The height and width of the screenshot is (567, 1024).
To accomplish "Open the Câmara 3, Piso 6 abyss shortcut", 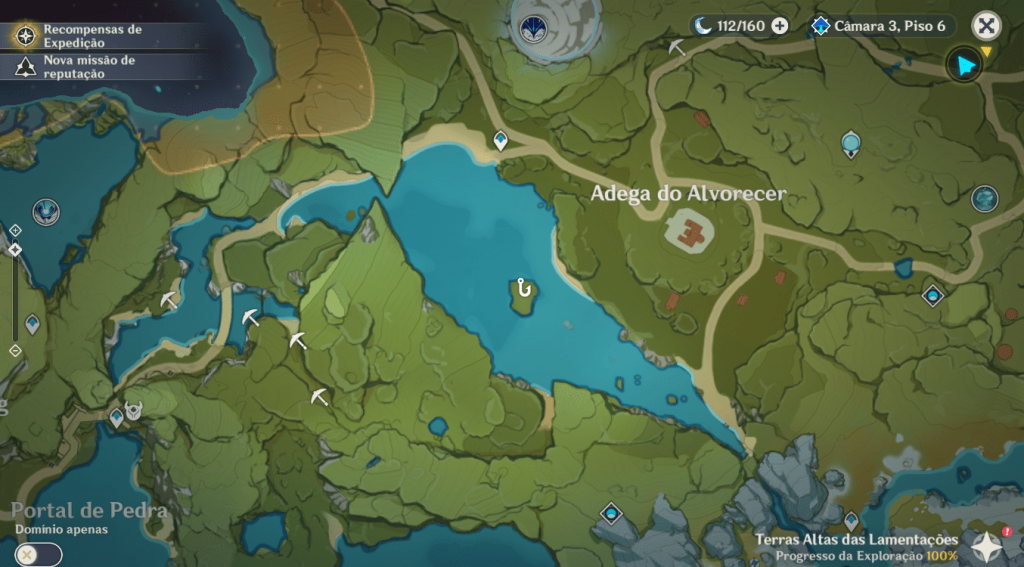I will click(882, 26).
